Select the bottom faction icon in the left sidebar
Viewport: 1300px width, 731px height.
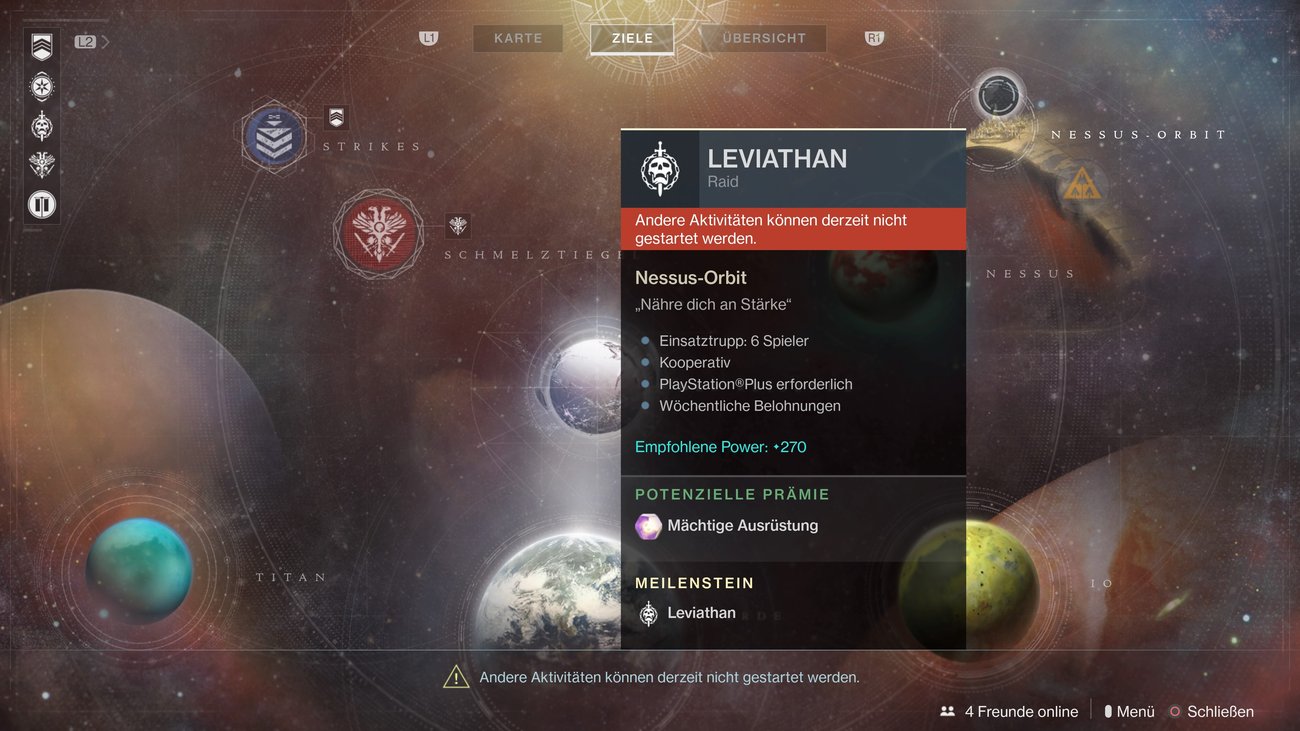40,204
